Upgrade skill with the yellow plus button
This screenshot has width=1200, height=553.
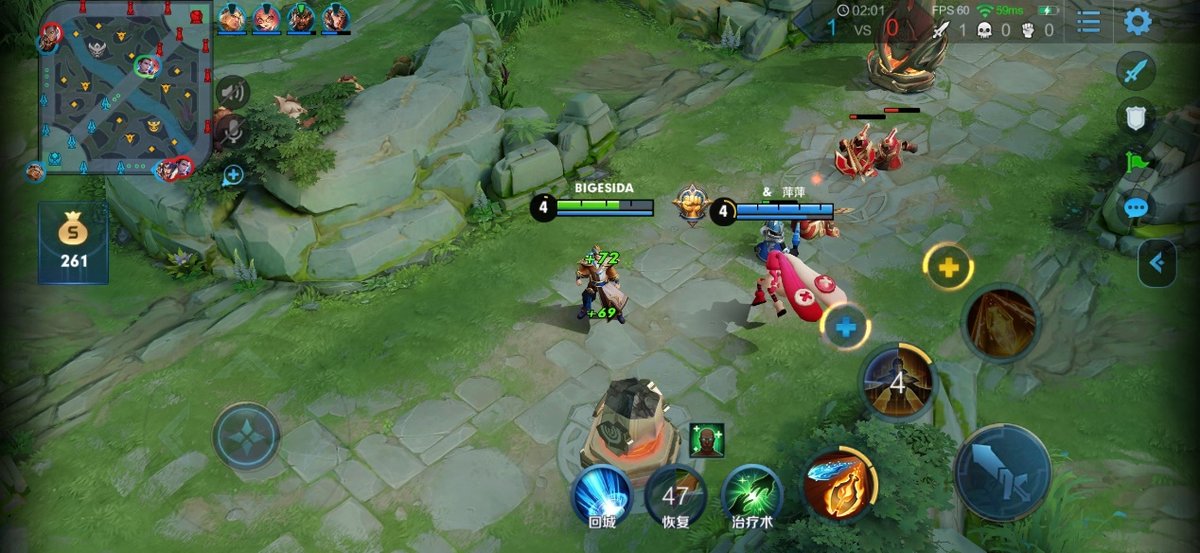coord(948,267)
